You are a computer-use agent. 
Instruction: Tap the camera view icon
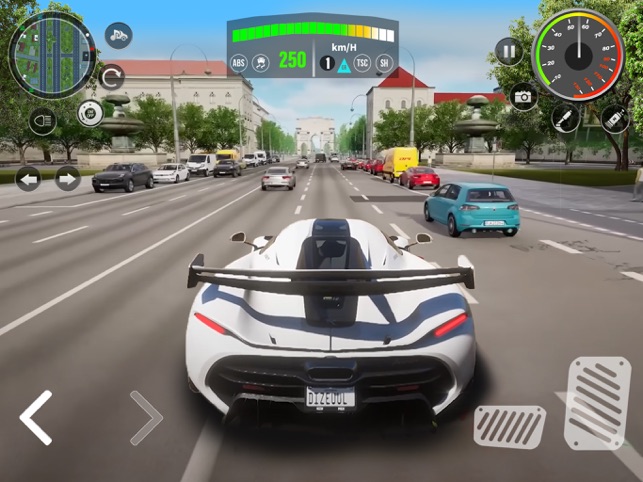pos(523,96)
